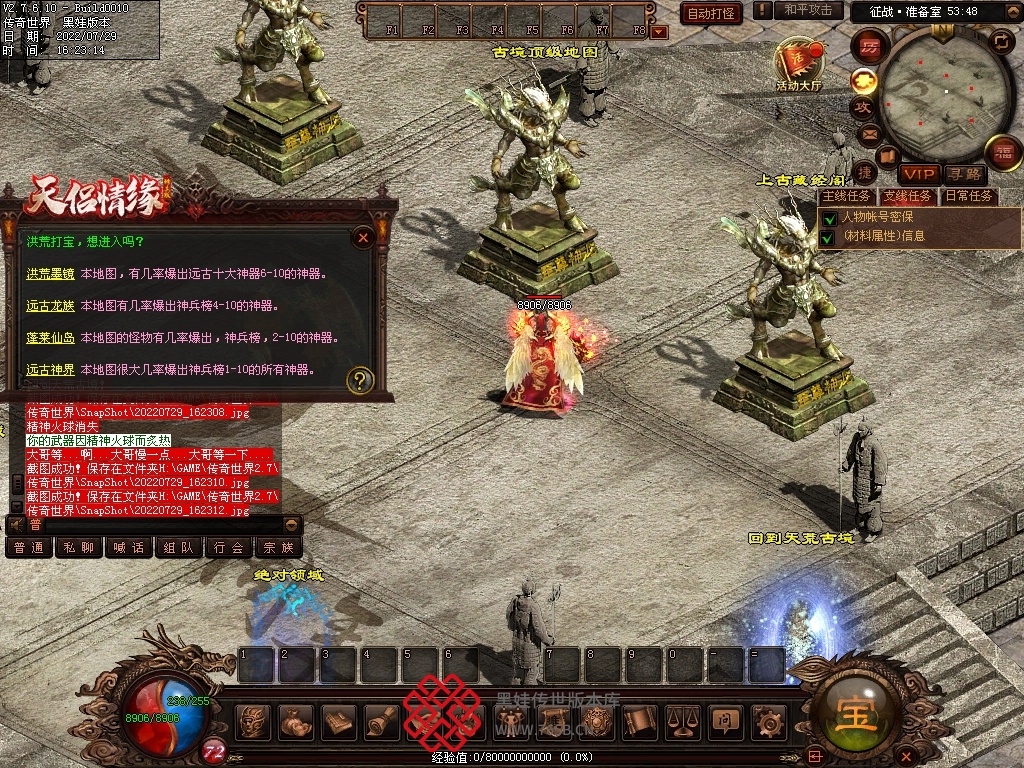Open the dialogue help question mark
Viewport: 1024px width, 768px height.
360,380
